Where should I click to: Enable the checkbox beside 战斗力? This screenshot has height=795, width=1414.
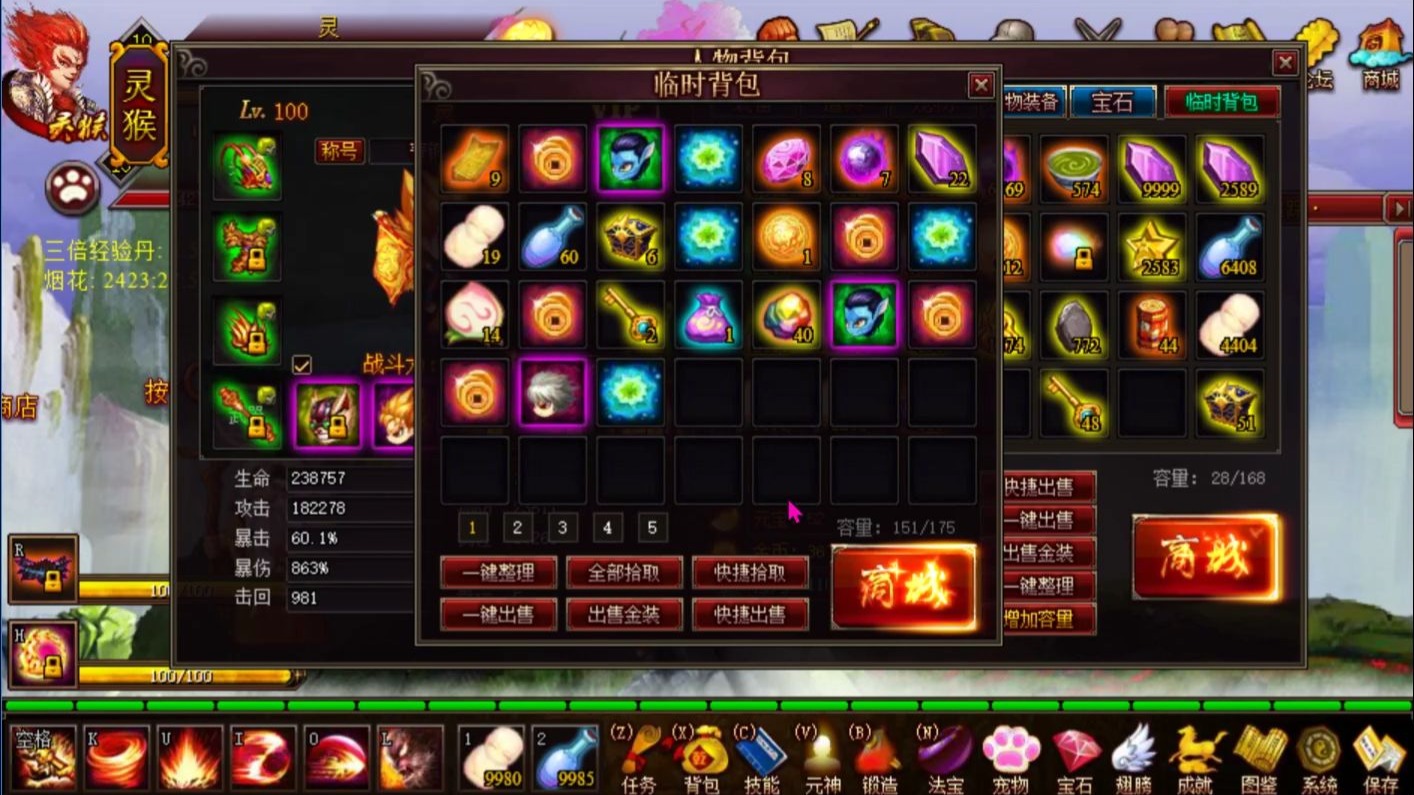coord(302,365)
